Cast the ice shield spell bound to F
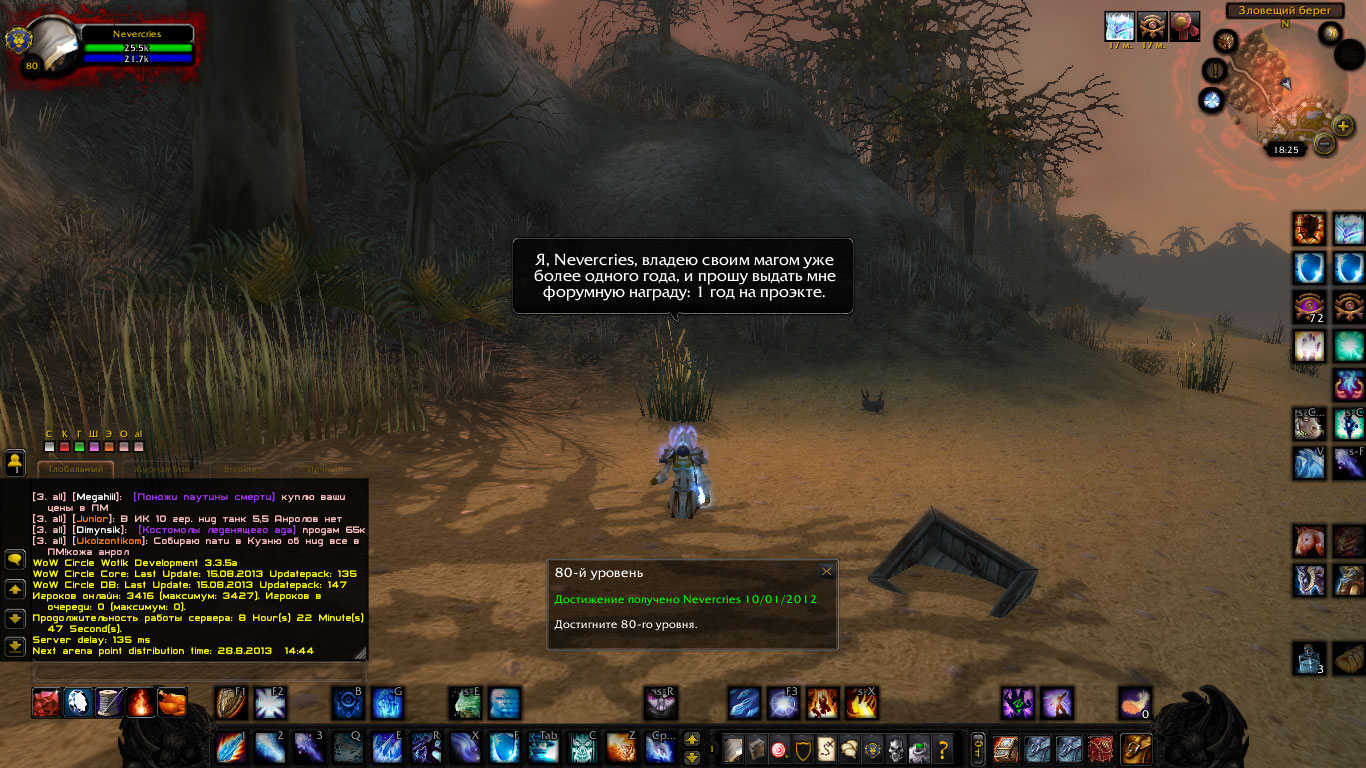The width and height of the screenshot is (1366, 768). 505,748
